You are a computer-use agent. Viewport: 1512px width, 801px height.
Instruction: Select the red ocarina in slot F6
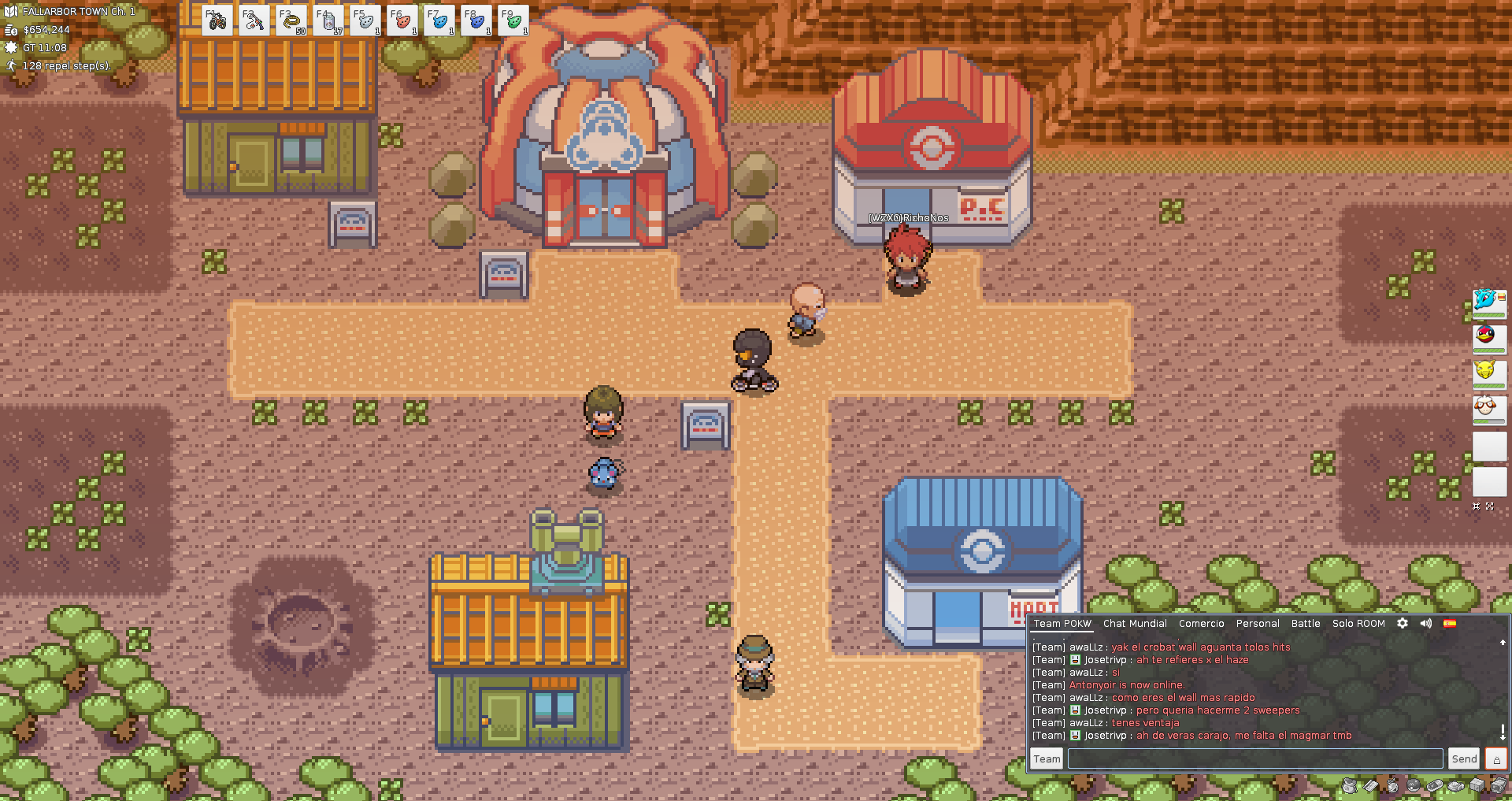[x=402, y=21]
